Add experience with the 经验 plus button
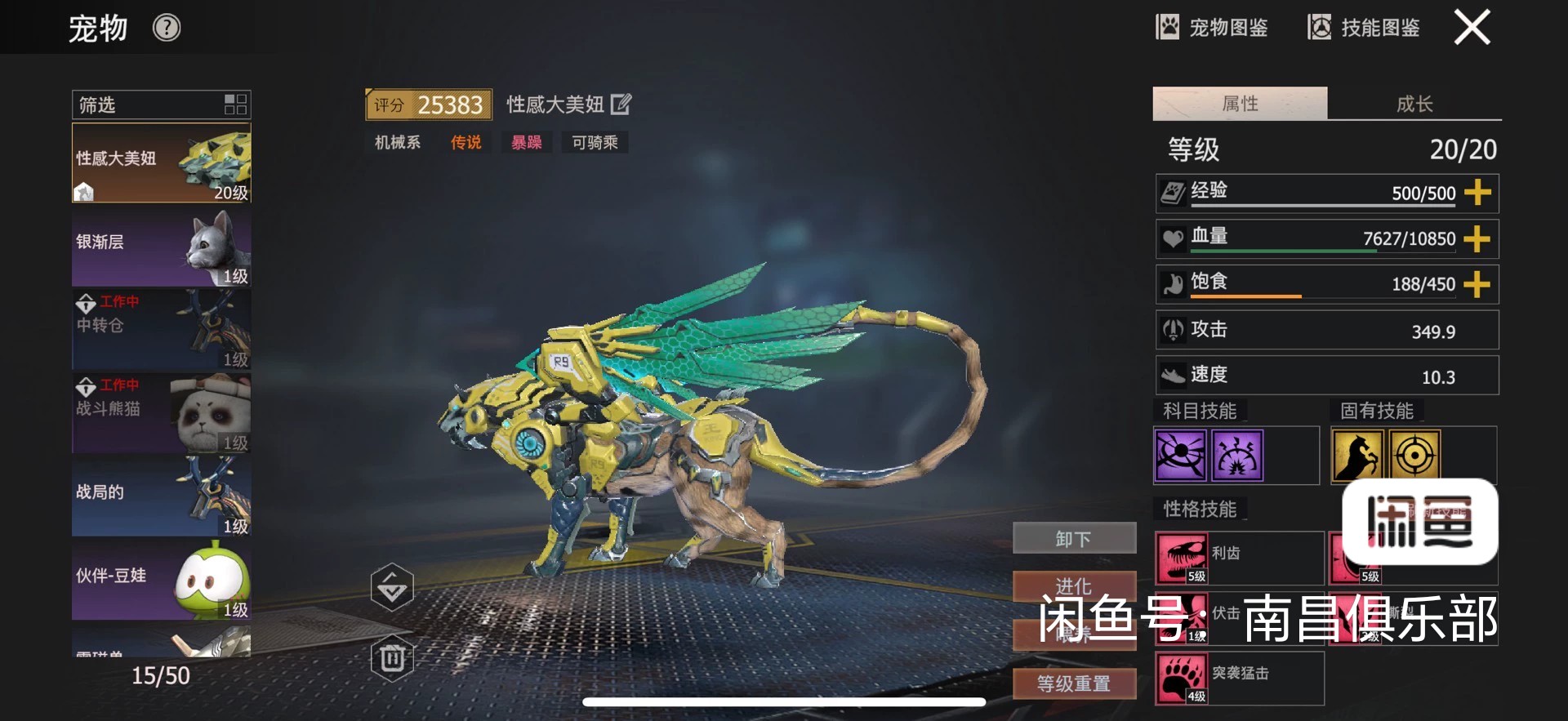The width and height of the screenshot is (1568, 721). pos(1477,193)
